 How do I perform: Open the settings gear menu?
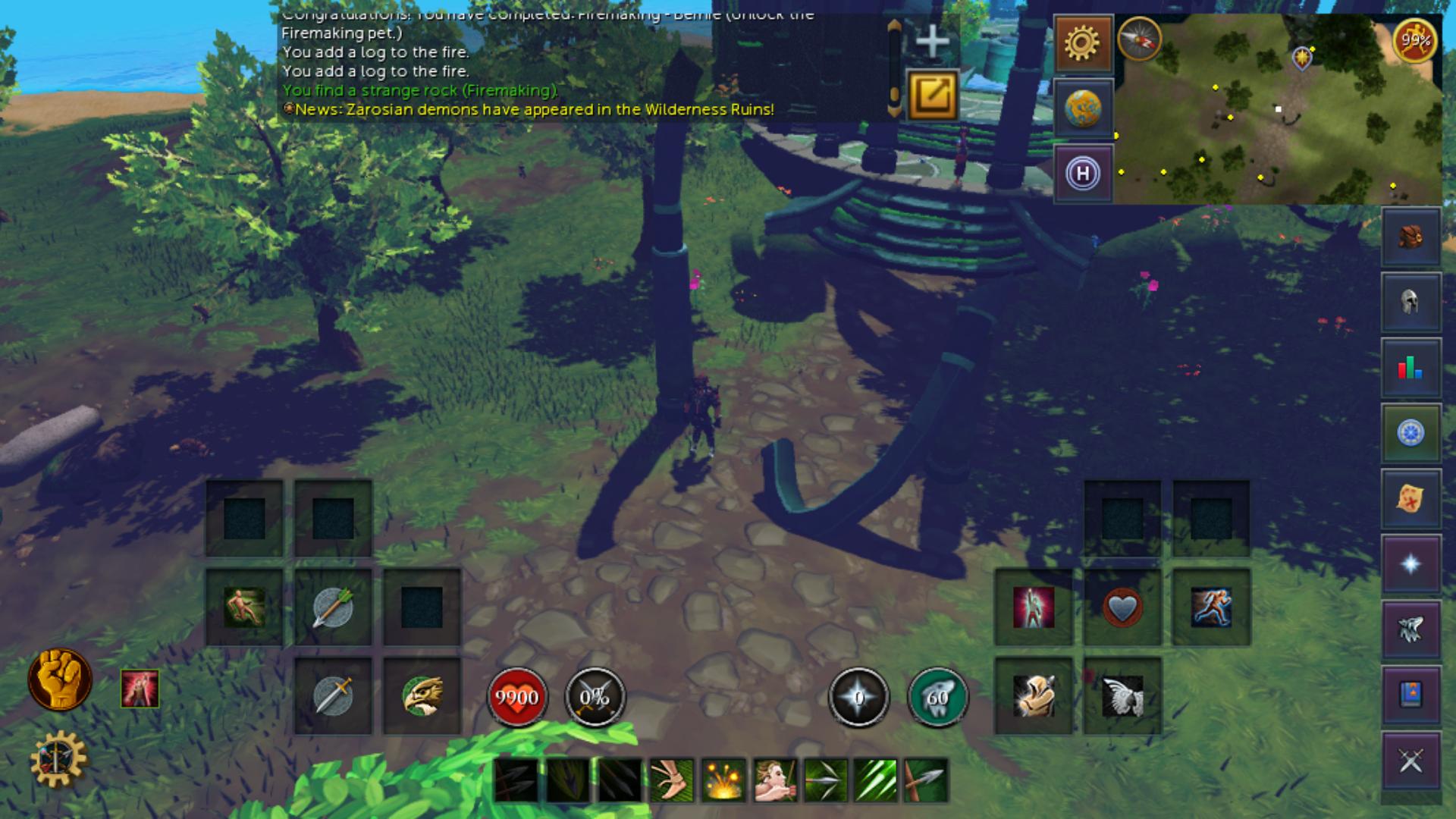1083,43
